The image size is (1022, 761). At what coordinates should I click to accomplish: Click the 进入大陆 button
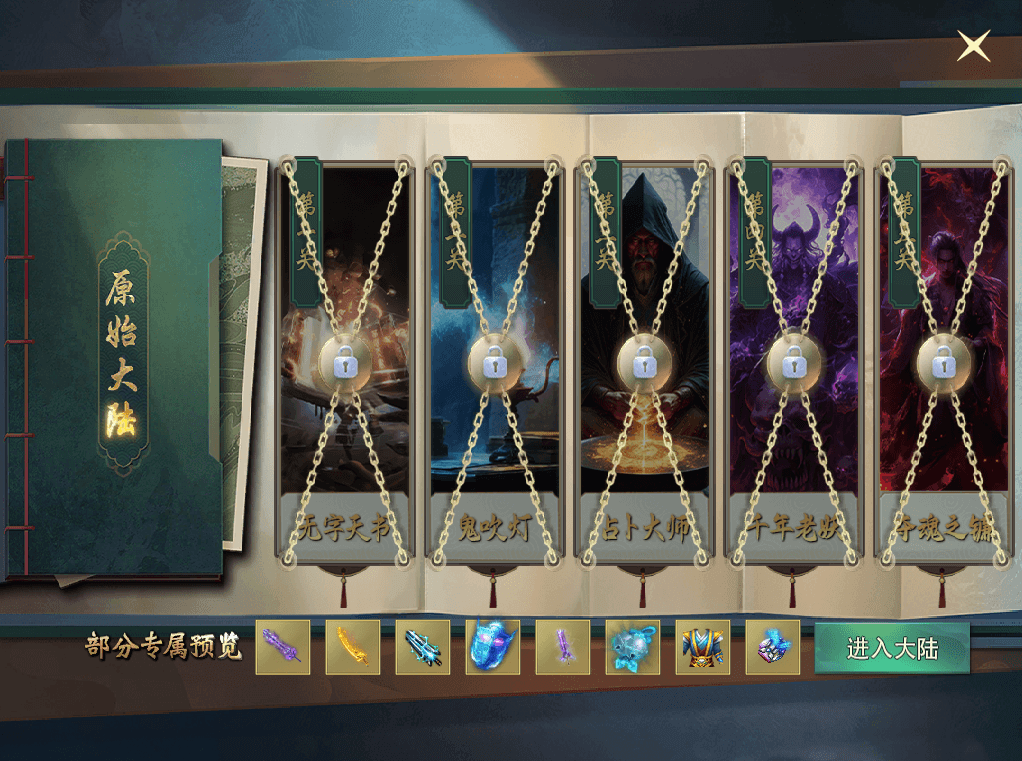[x=892, y=648]
